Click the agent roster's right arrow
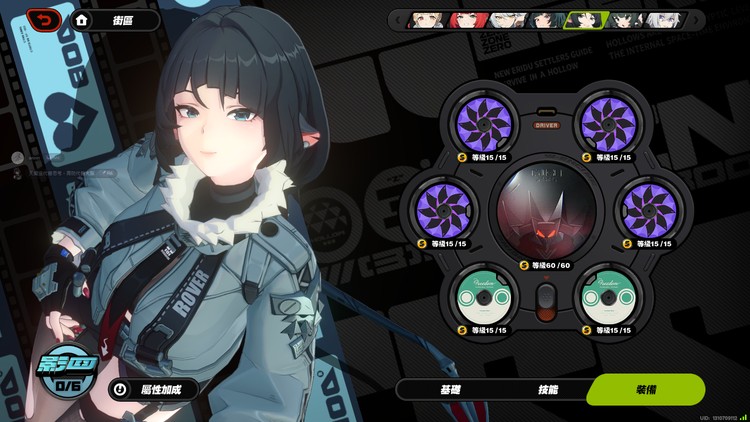The width and height of the screenshot is (750, 422). coord(697,19)
